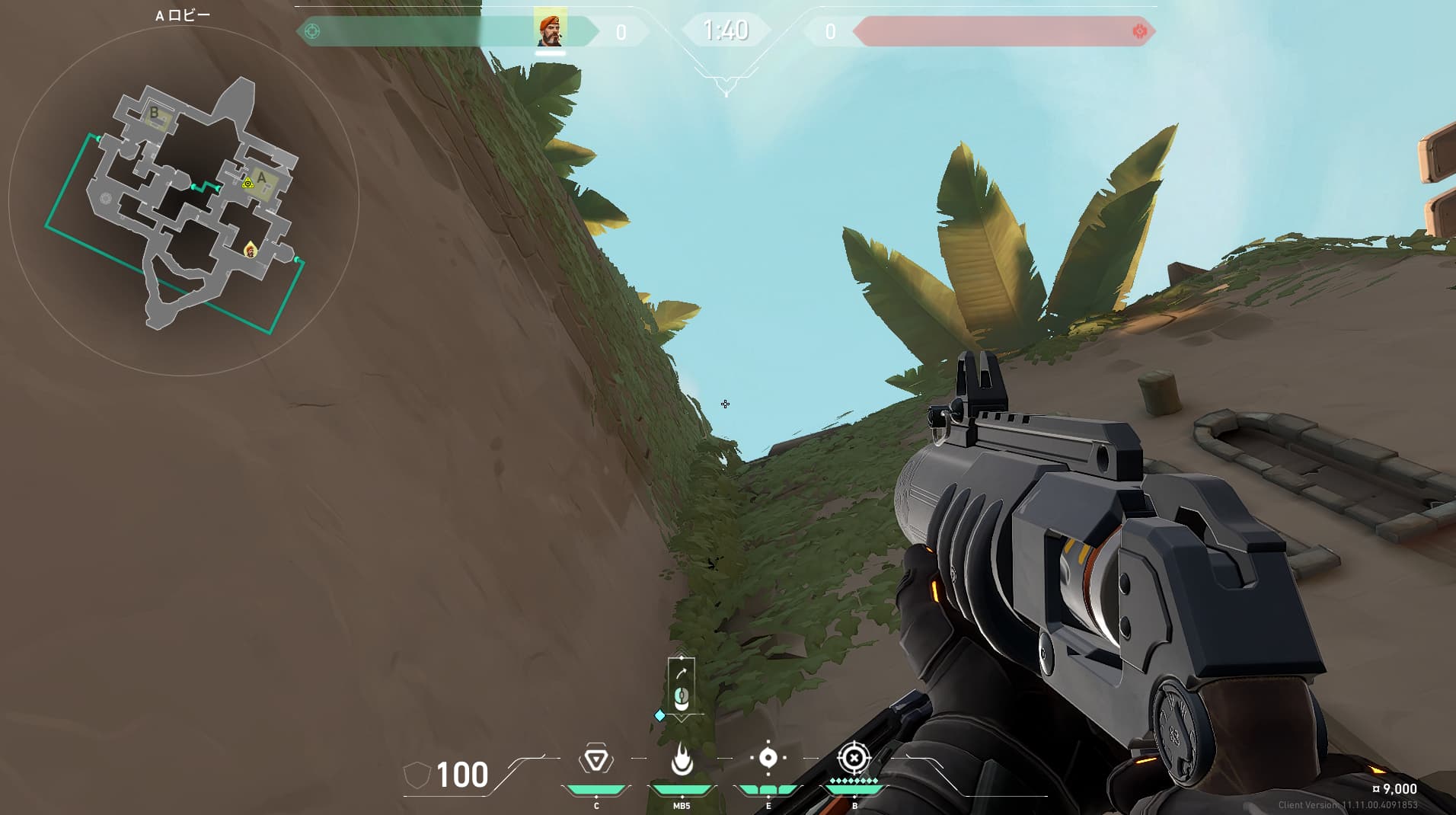Click the red enemy team emblem

(1139, 31)
